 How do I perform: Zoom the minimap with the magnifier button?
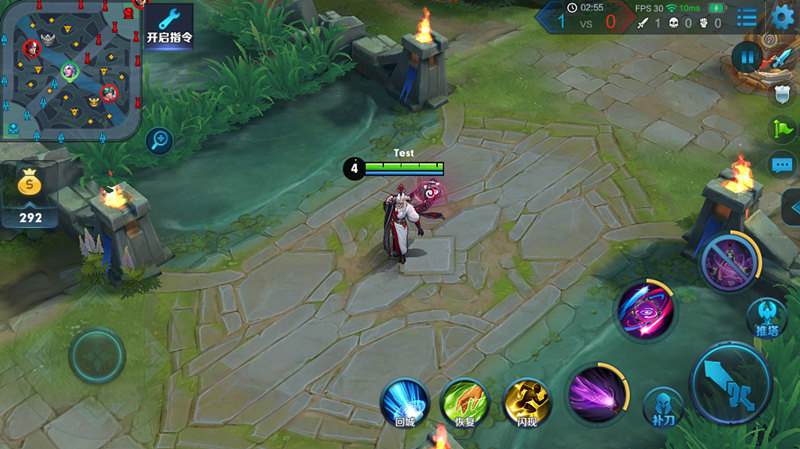point(158,141)
